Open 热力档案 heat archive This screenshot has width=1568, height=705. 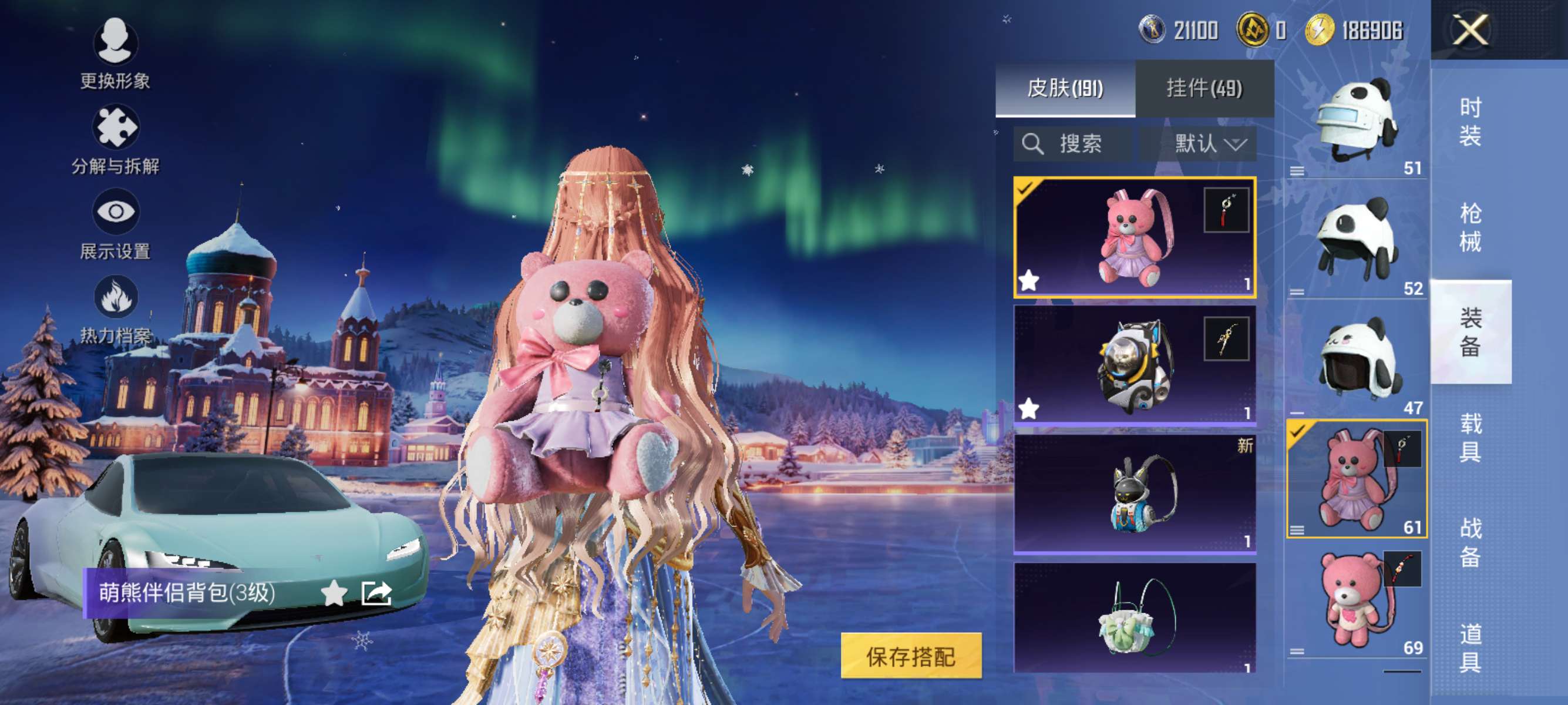point(115,309)
